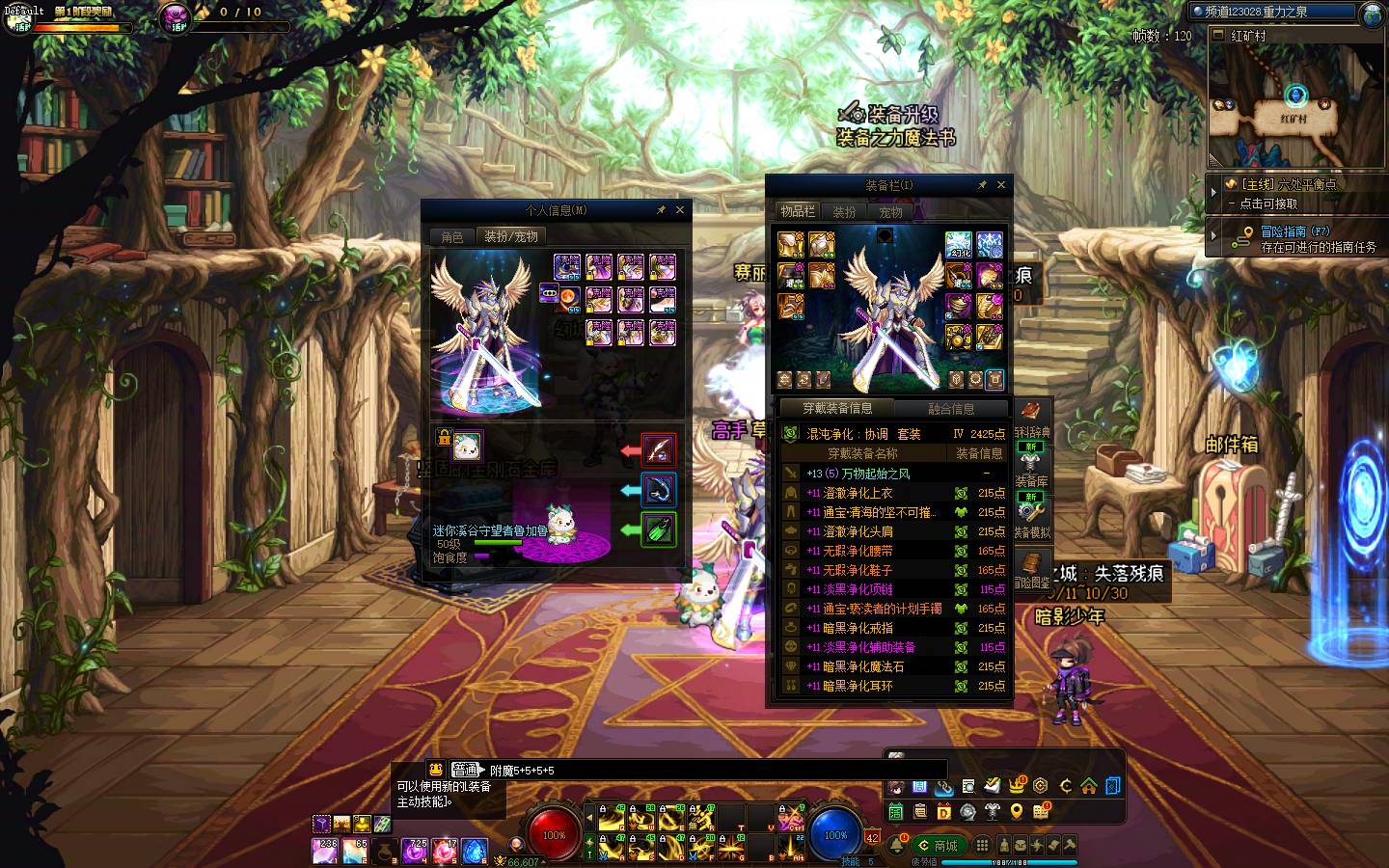The image size is (1389, 868).
Task: Open the notification bell icon
Action: pyautogui.click(x=896, y=846)
